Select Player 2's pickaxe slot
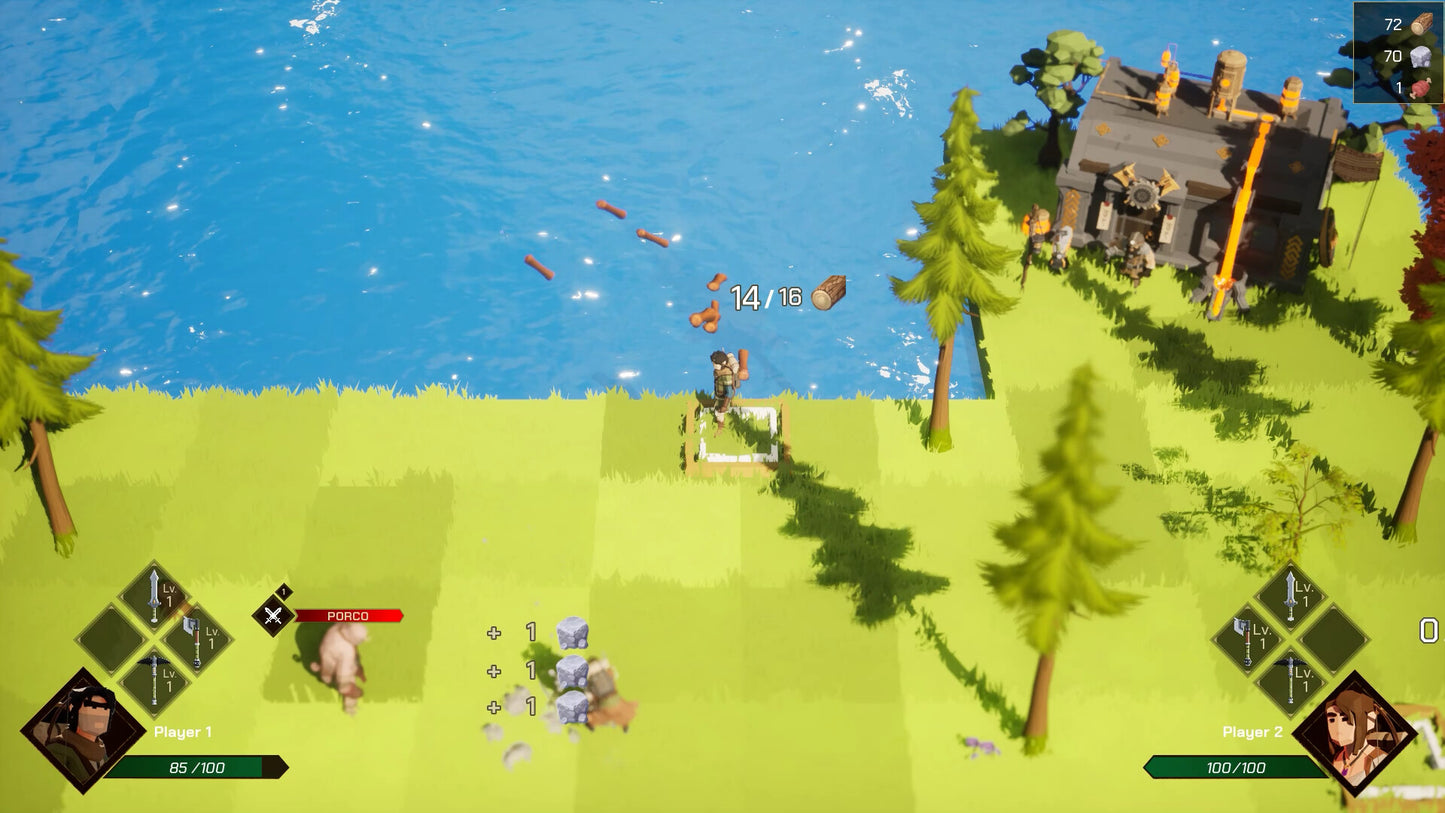1445x813 pixels. (x=1290, y=681)
